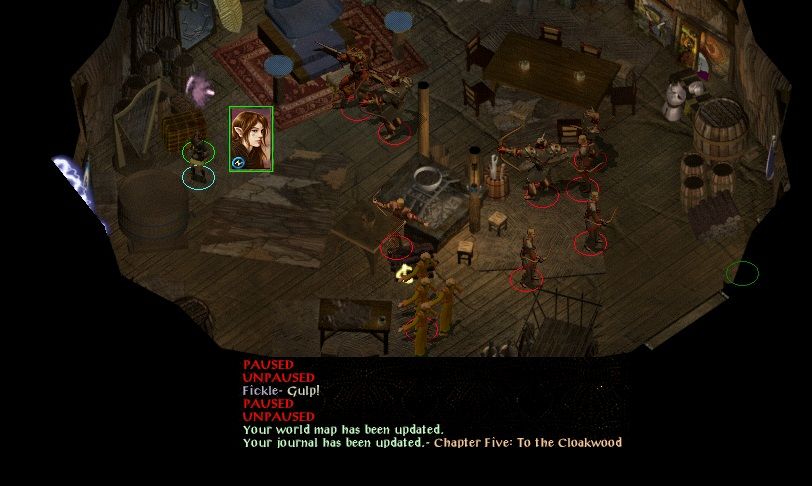This screenshot has width=812, height=486.
Task: Select the elf woman character portrait
Action: [250, 138]
